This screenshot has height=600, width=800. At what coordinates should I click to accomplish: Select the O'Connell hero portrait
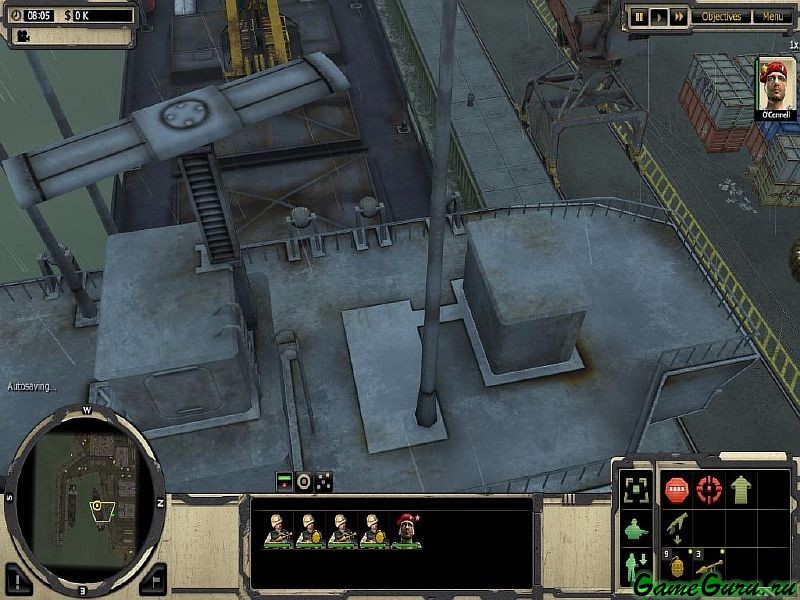[x=776, y=87]
